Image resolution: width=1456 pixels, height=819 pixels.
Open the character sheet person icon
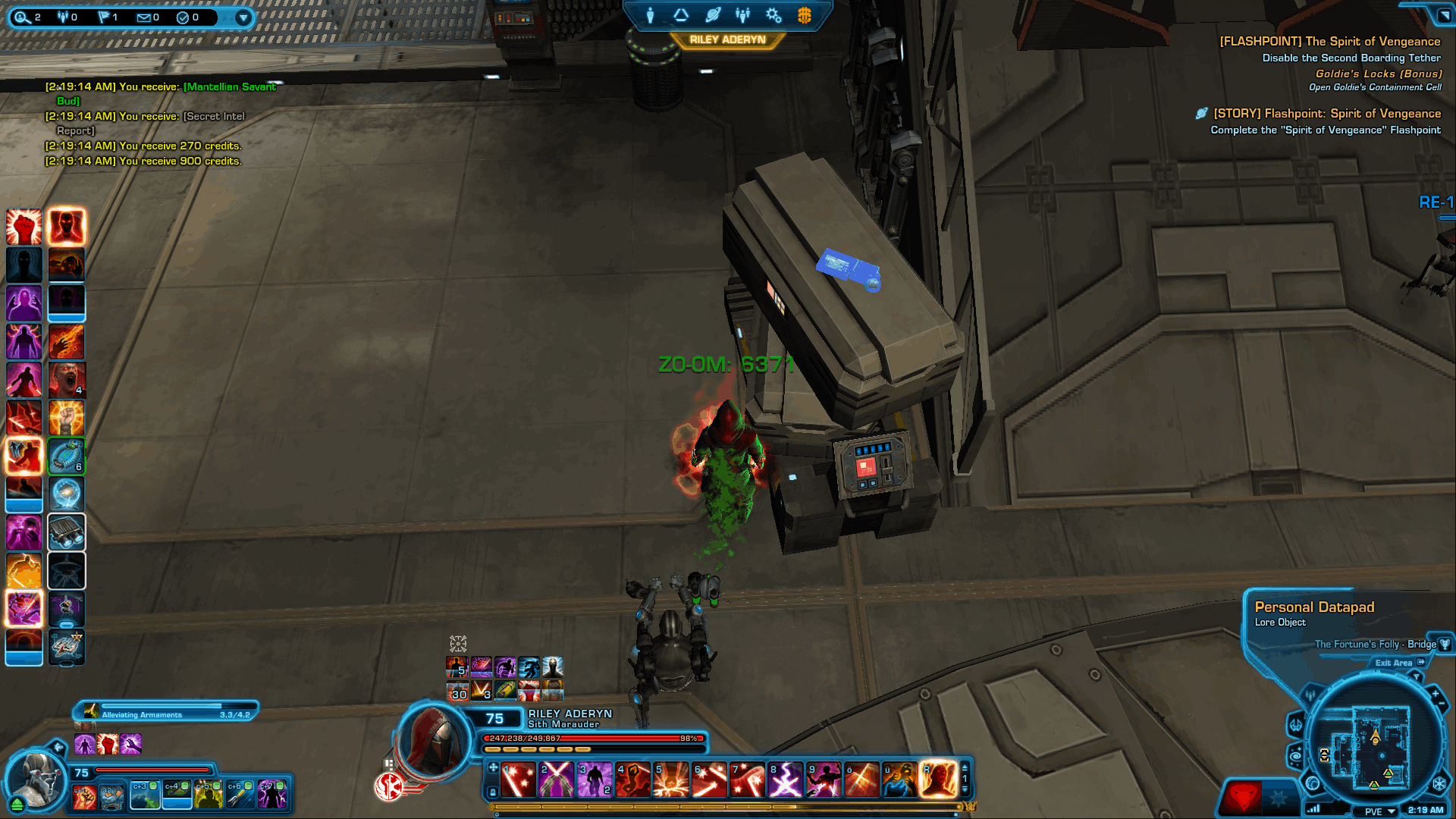coord(650,16)
